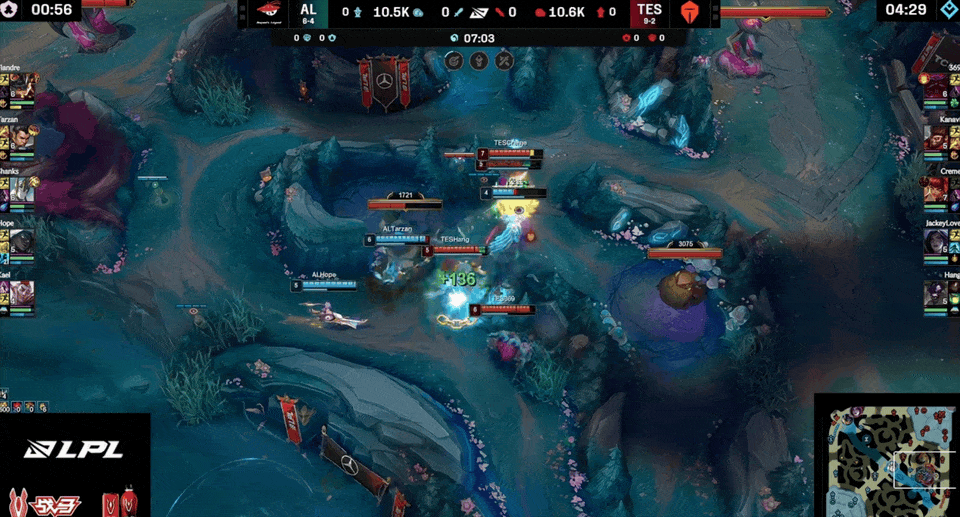960x517 pixels.
Task: Click the Anyone's Legend team logo
Action: pyautogui.click(x=268, y=12)
